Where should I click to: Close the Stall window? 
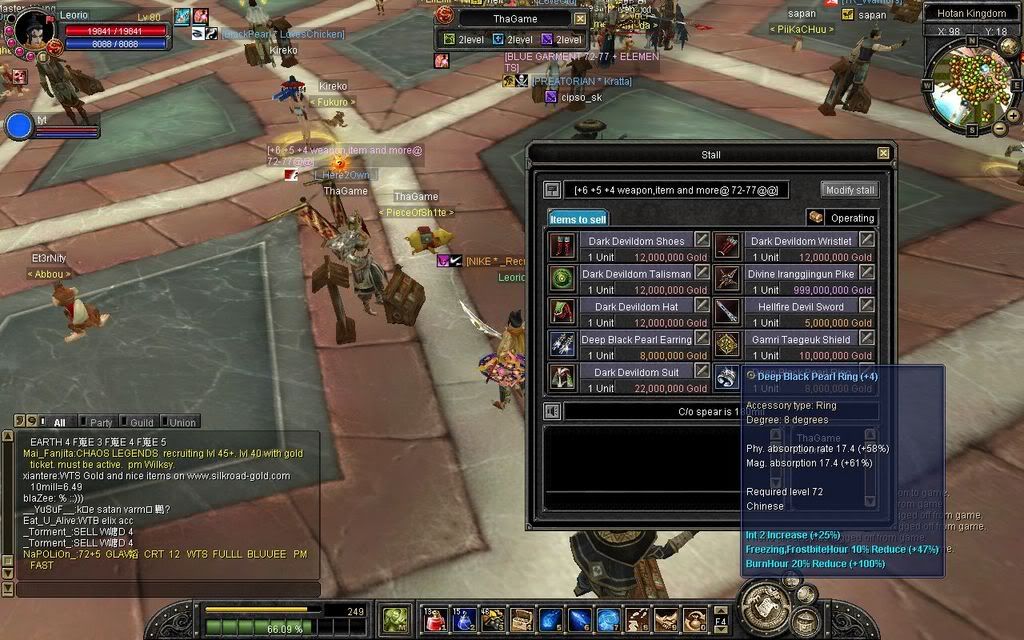(883, 154)
